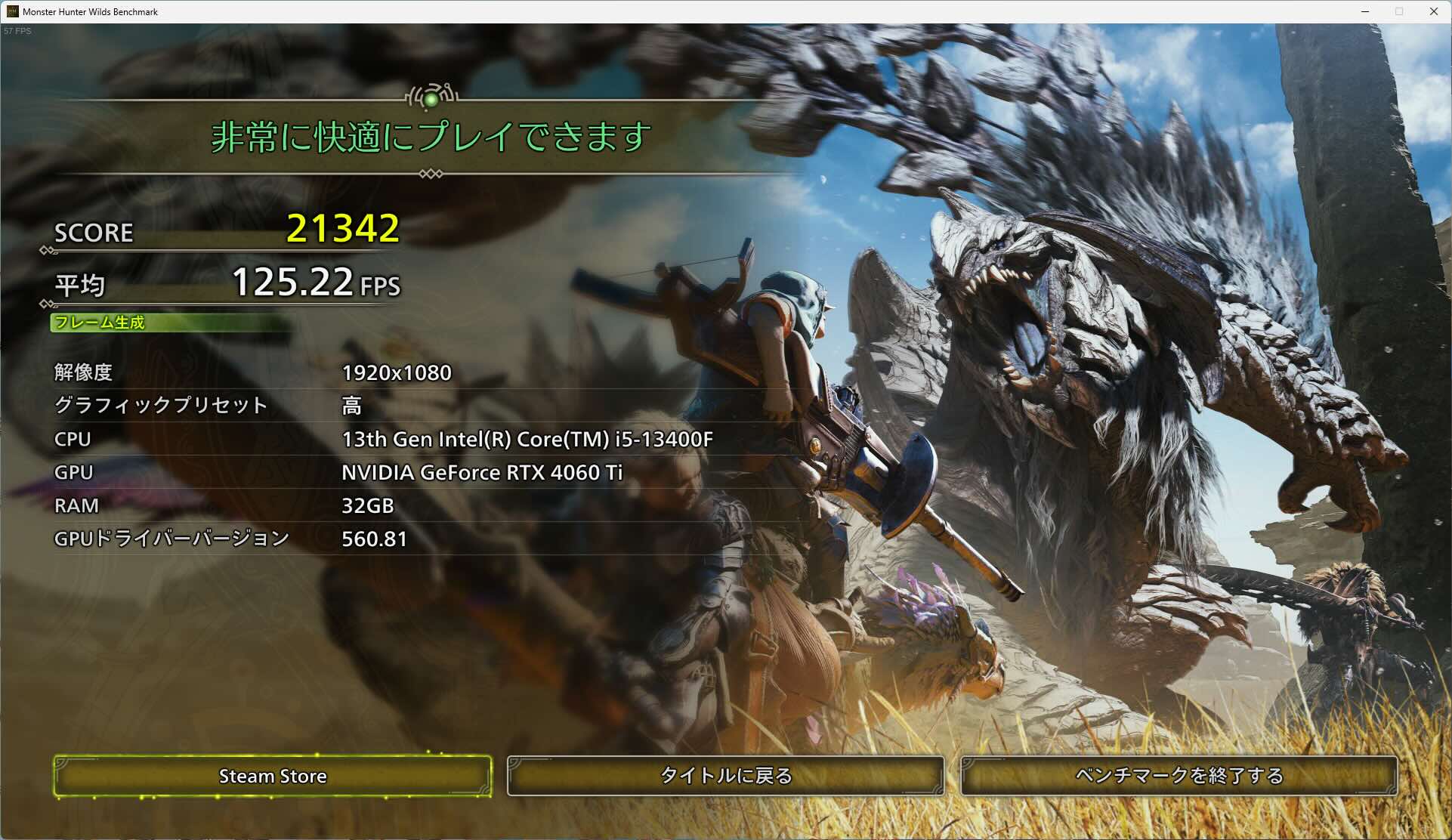Close the Monster Hunter Wilds Benchmark window
1452x840 pixels.
point(1434,11)
